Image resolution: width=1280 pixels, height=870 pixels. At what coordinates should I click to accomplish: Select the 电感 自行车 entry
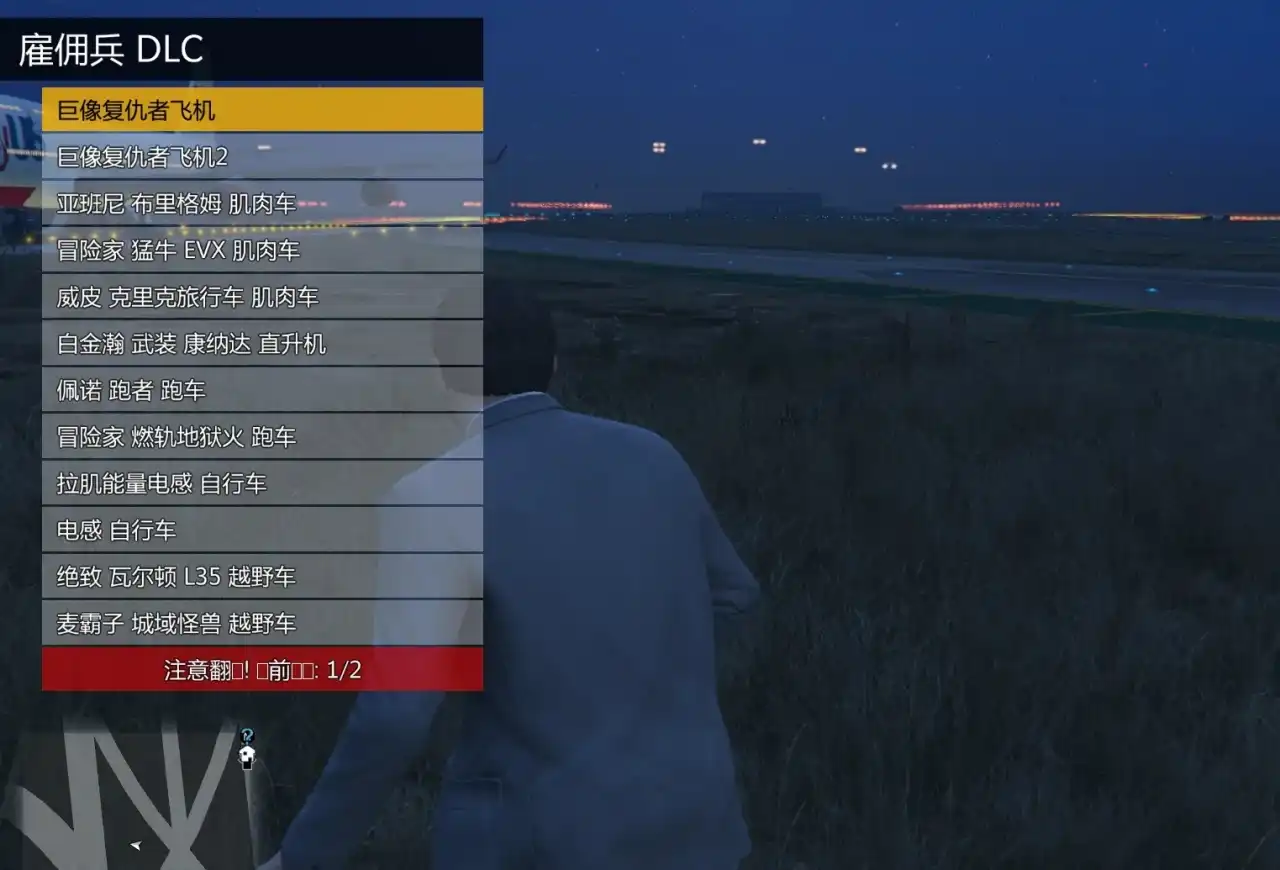pyautogui.click(x=262, y=530)
